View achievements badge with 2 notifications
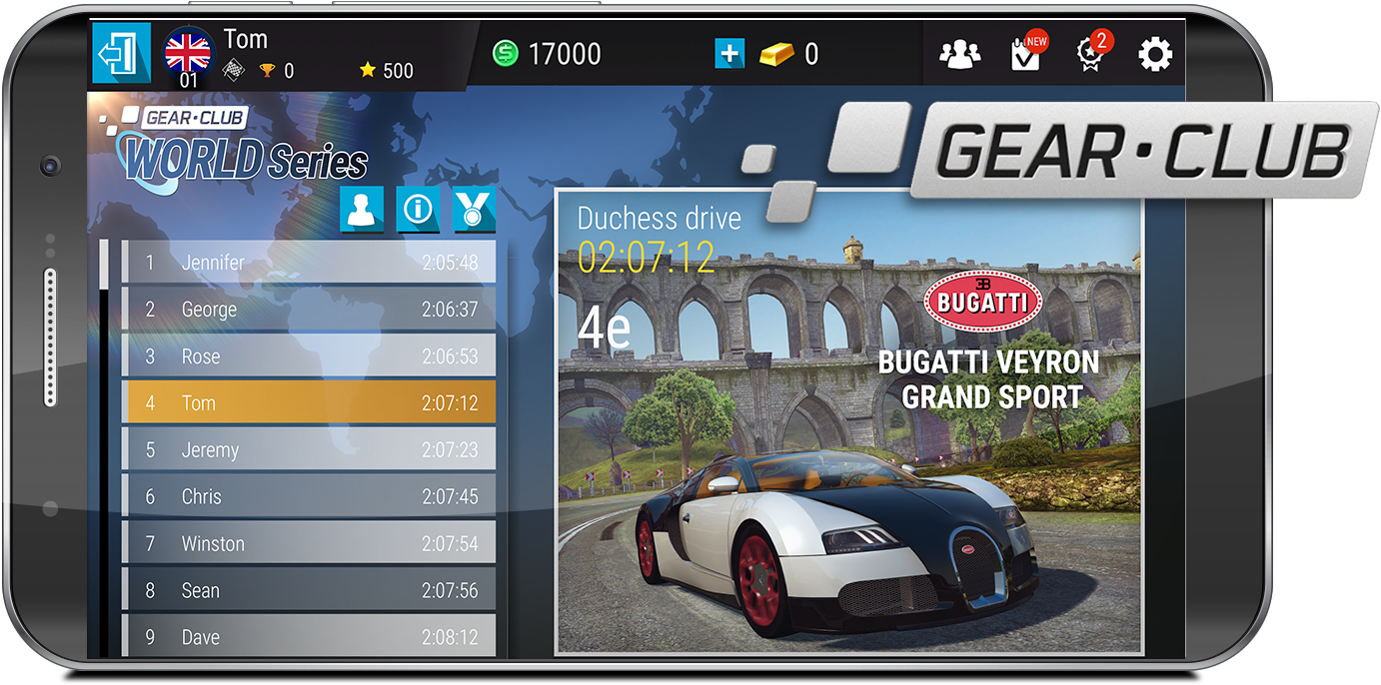Screen dimensions: 1381x685 1091,54
